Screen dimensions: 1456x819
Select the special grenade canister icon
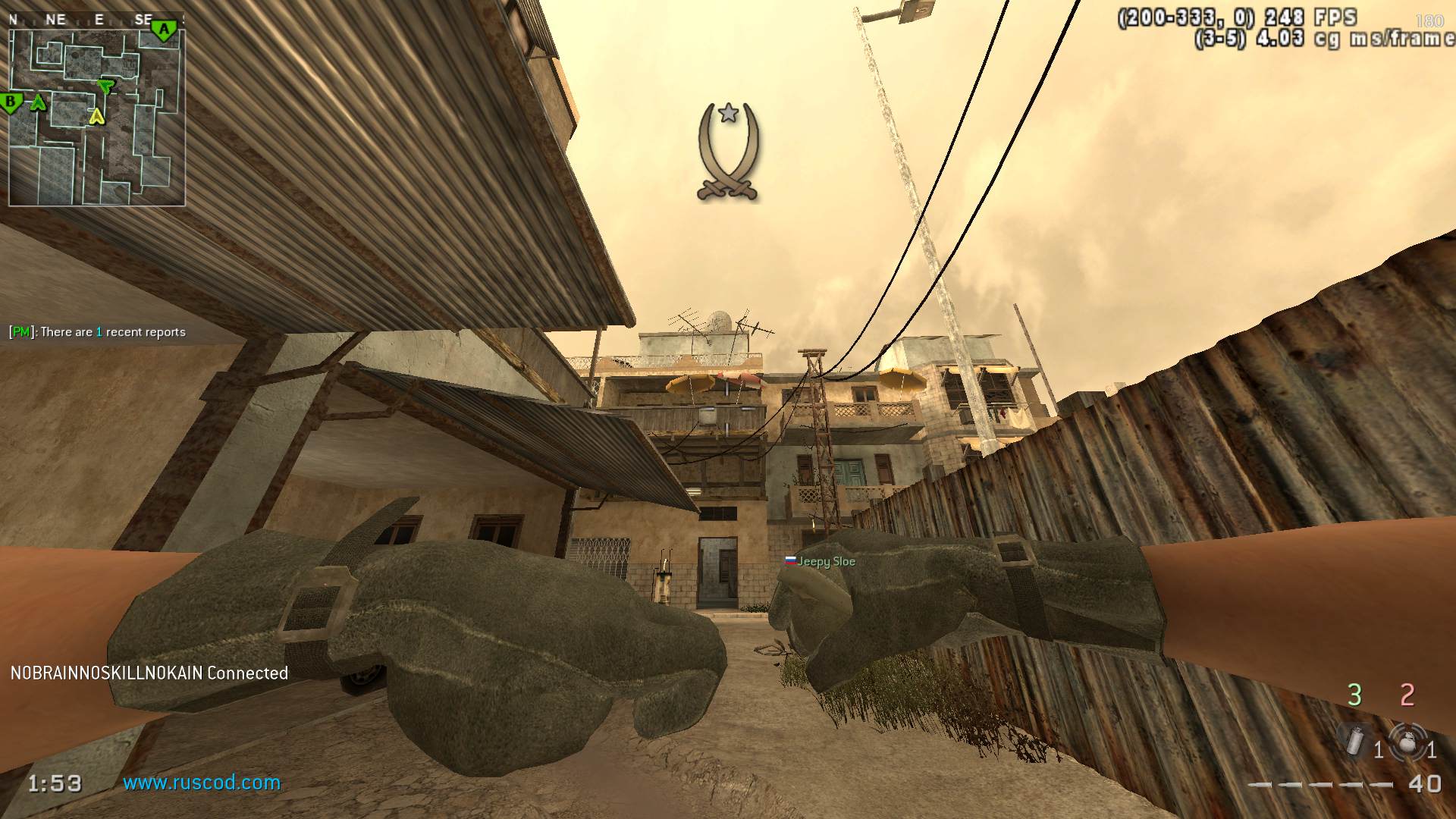1354,741
